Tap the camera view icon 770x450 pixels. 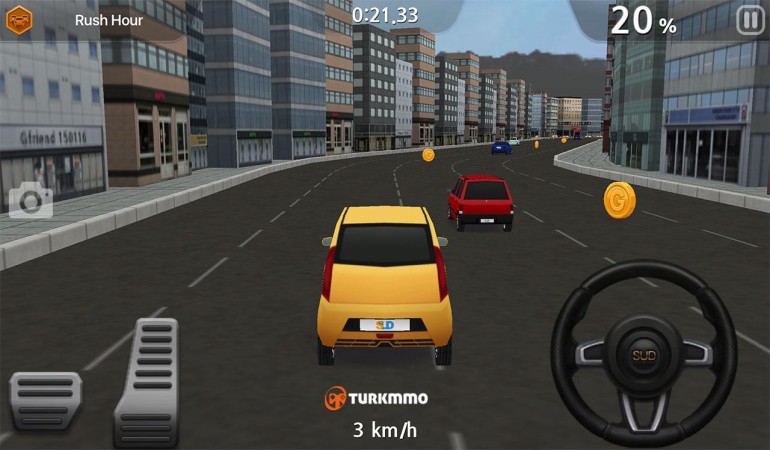pyautogui.click(x=31, y=201)
